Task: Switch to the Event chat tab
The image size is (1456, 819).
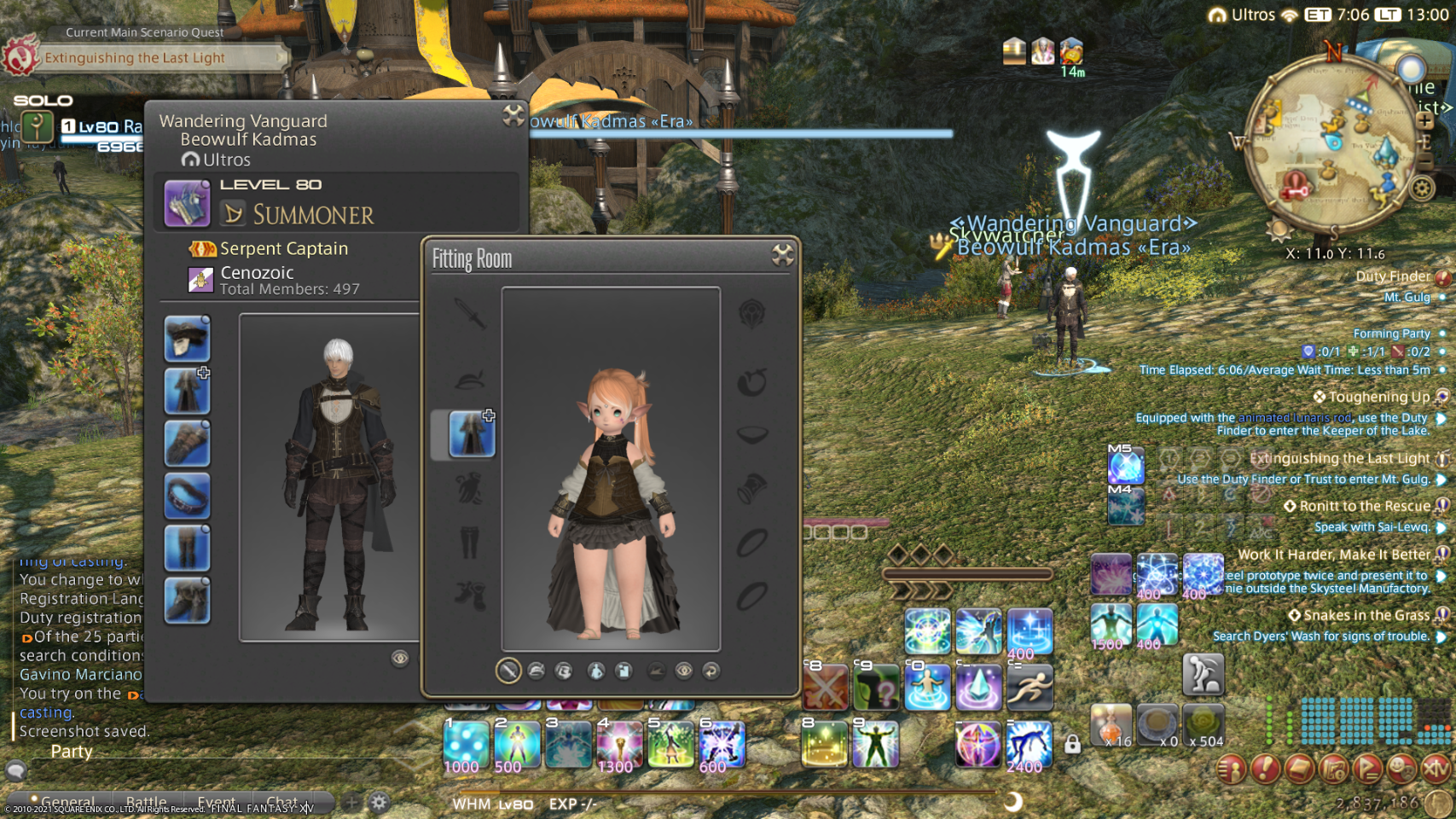Action: 216,802
